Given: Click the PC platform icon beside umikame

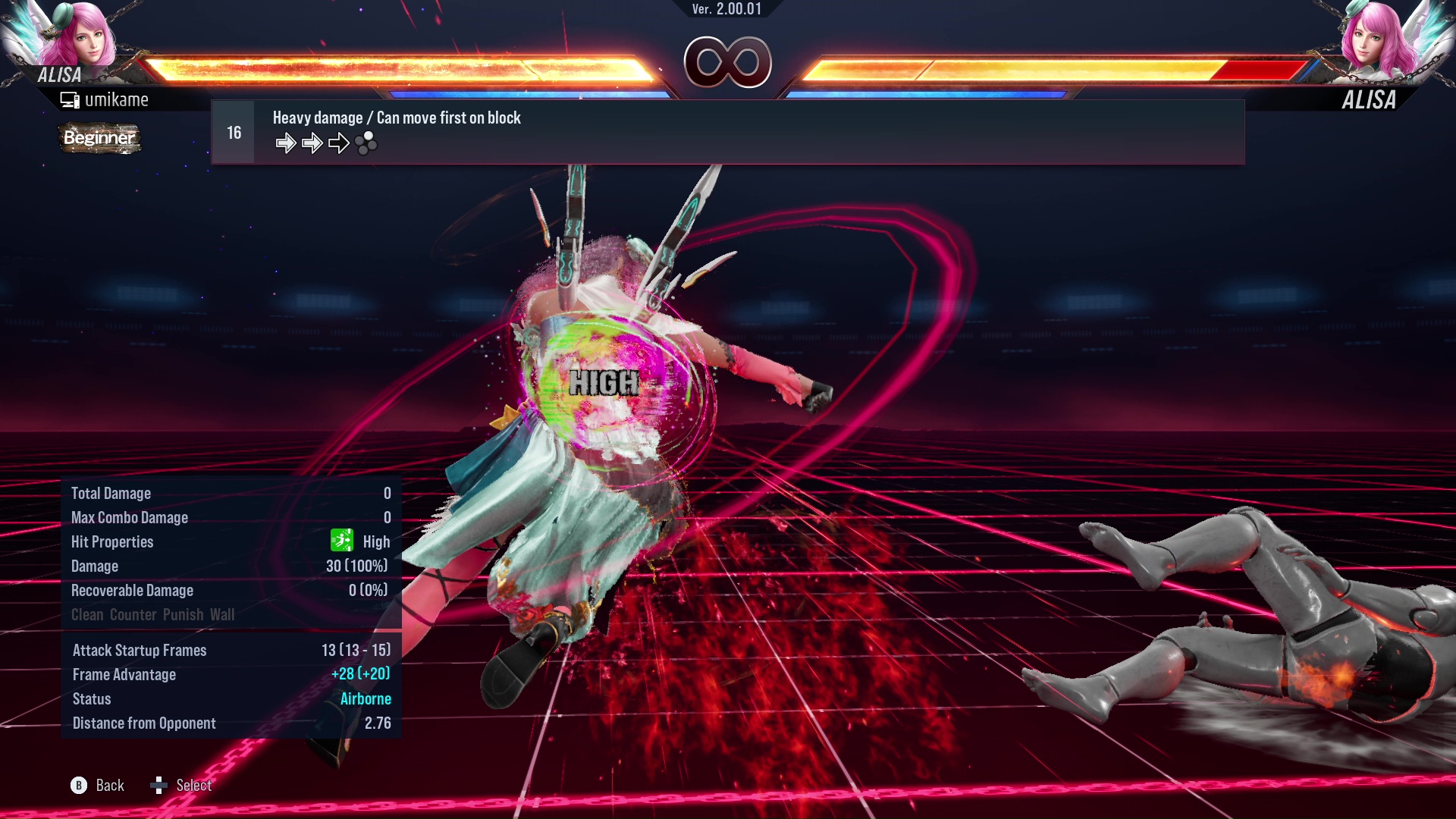Looking at the screenshot, I should (x=71, y=99).
